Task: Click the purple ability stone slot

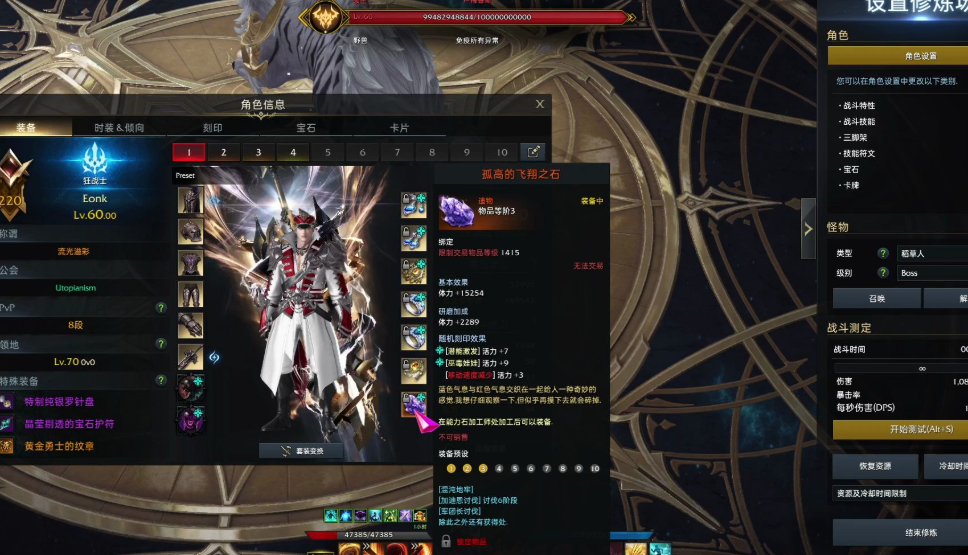Action: pos(414,404)
